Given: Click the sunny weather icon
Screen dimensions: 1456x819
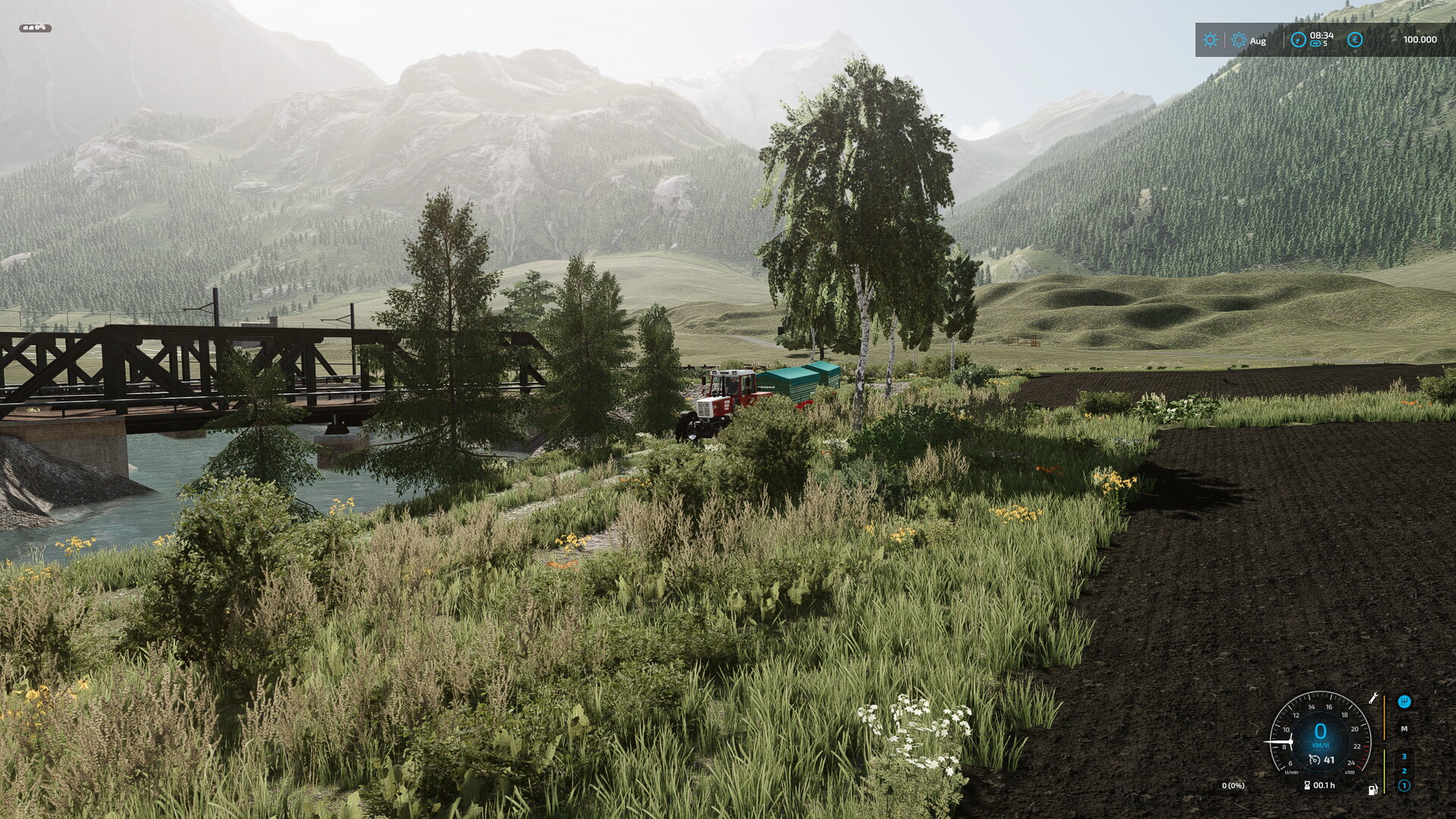Looking at the screenshot, I should 1210,40.
